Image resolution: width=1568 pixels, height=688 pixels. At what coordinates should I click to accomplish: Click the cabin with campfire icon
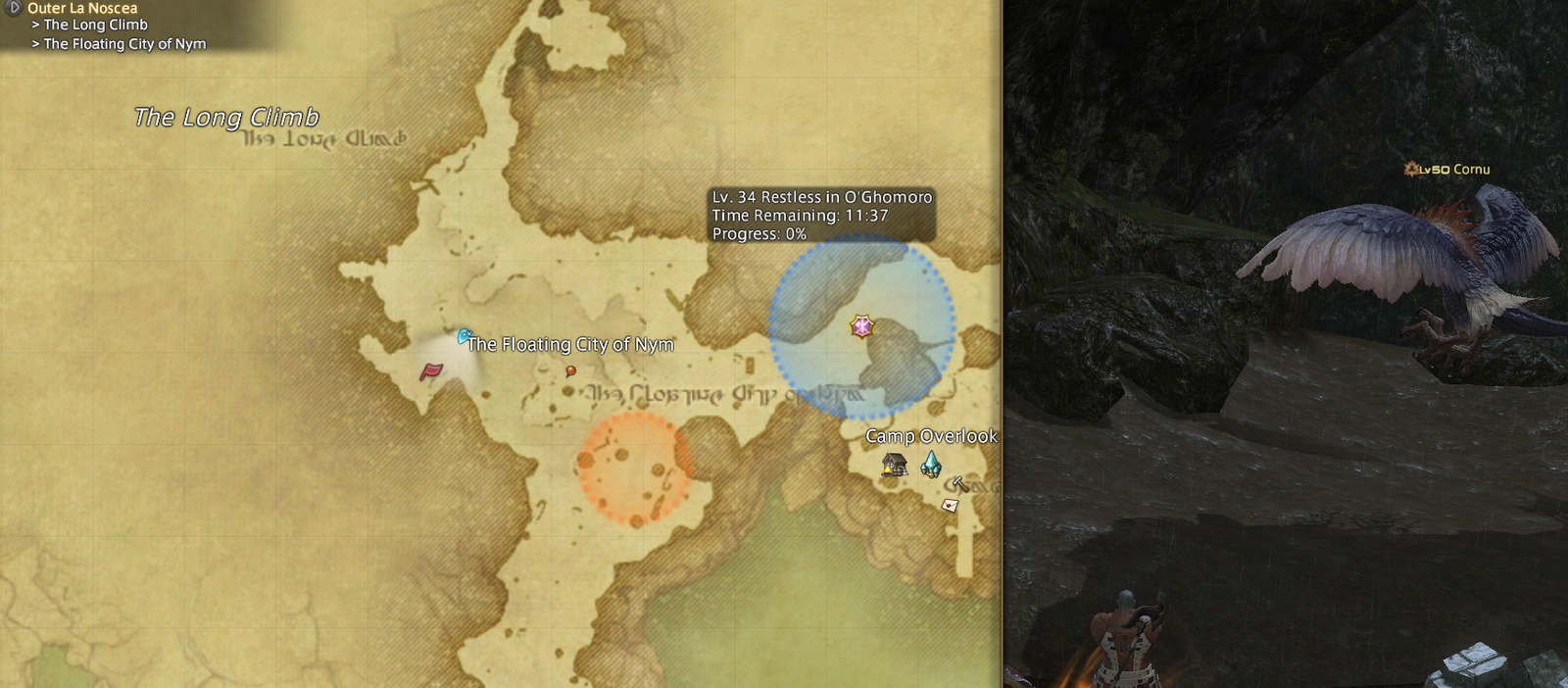point(894,464)
